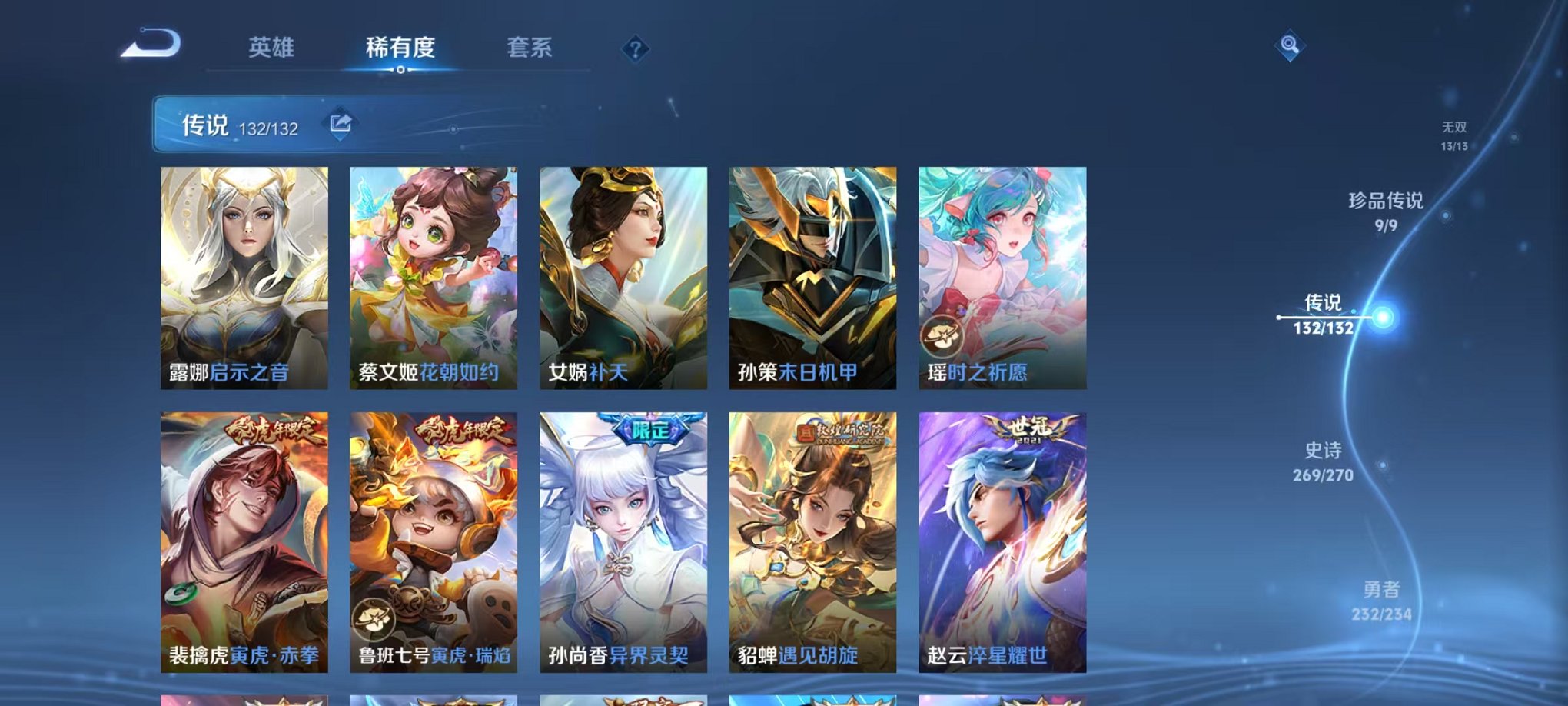Click the share icon beside 传说 132/132

click(x=339, y=122)
